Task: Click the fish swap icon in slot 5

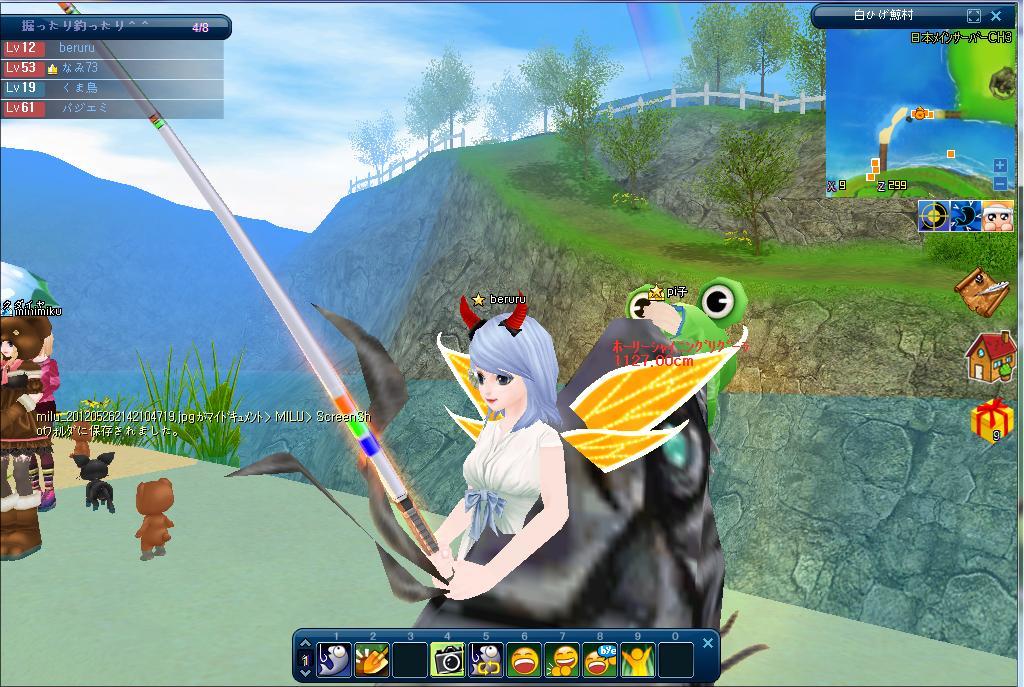Action: tap(486, 660)
